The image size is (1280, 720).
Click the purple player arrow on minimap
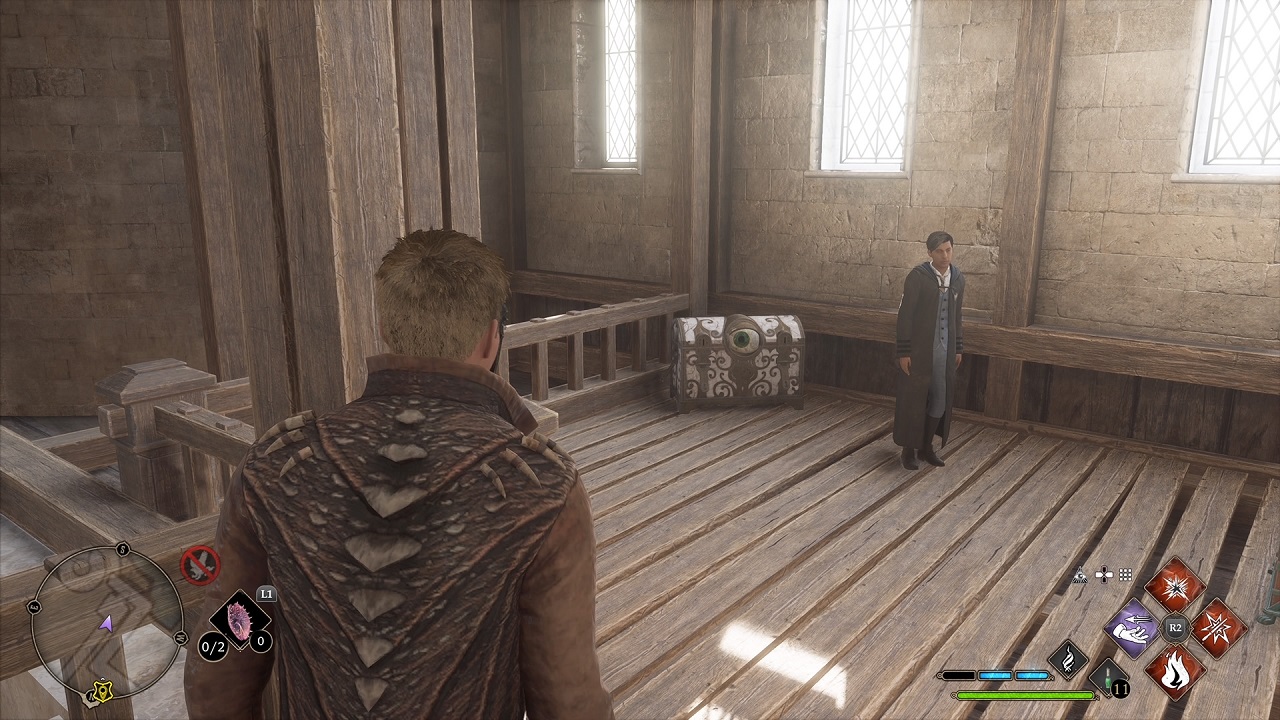pos(107,622)
